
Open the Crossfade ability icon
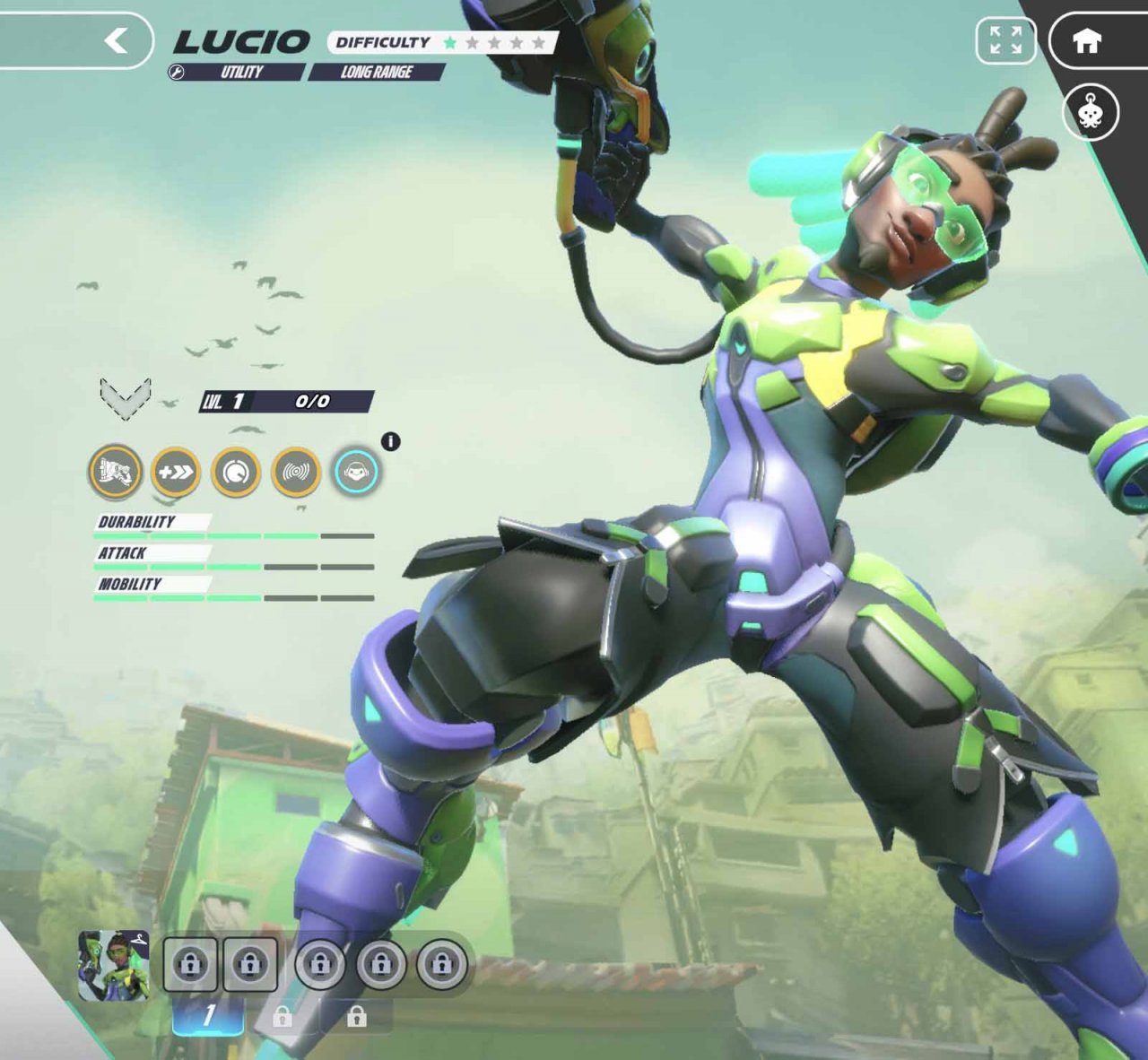tap(238, 474)
